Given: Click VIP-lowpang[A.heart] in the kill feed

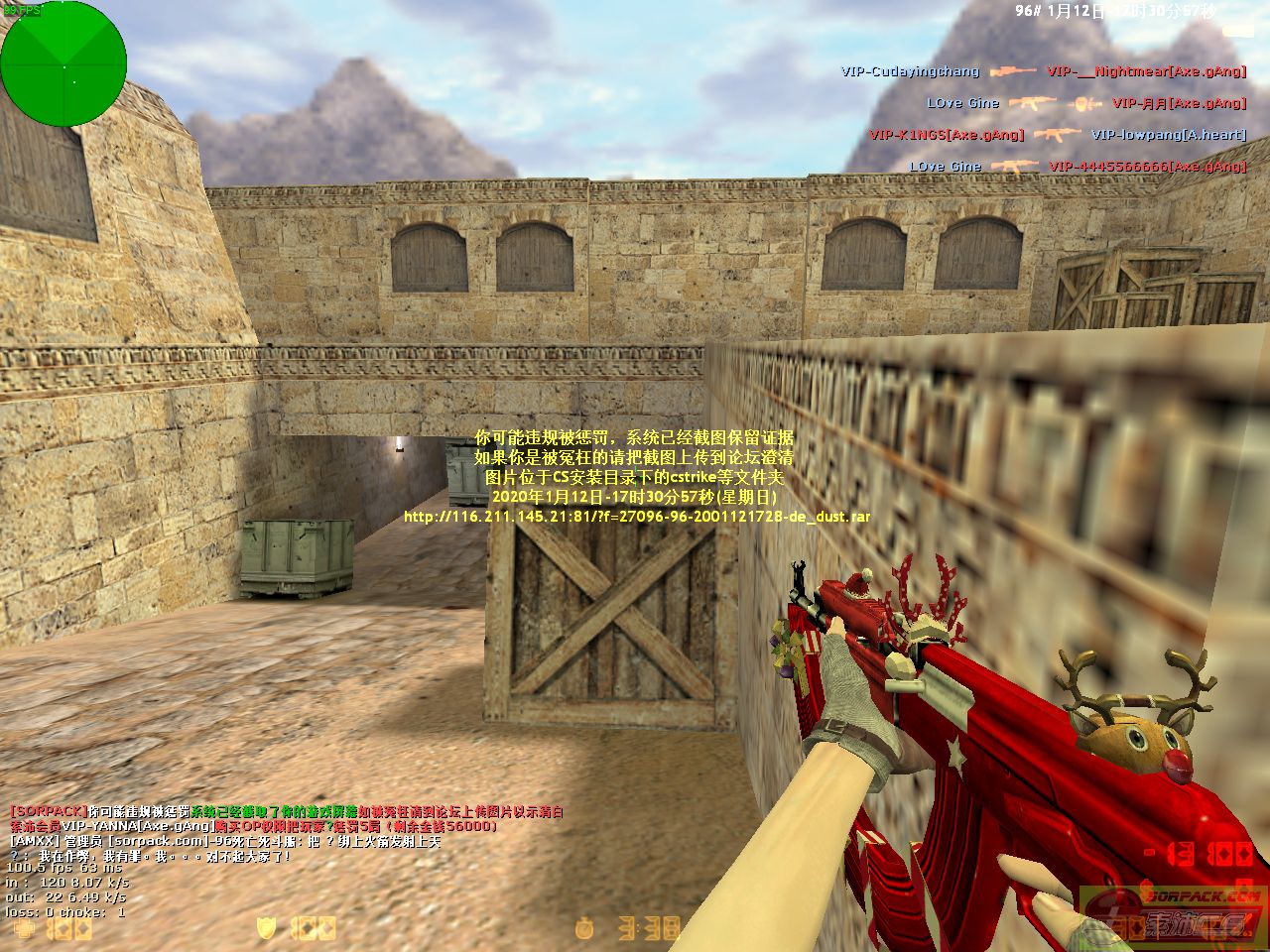Looking at the screenshot, I should (x=1168, y=135).
